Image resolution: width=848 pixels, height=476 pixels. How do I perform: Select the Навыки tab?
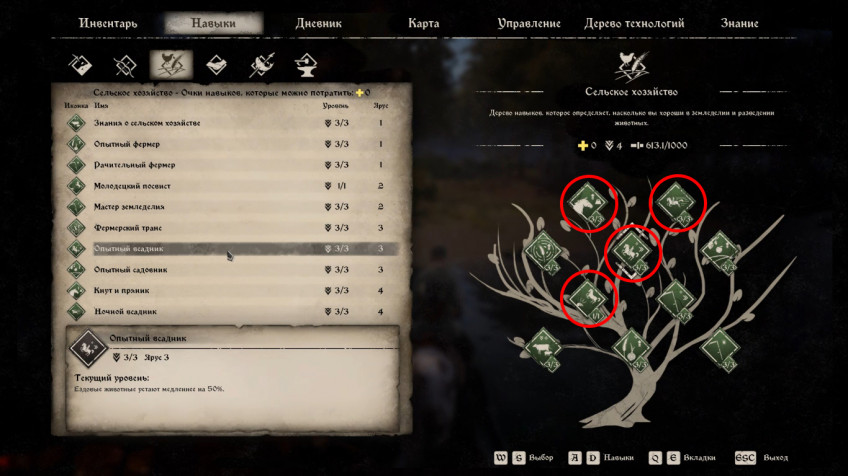[x=213, y=24]
